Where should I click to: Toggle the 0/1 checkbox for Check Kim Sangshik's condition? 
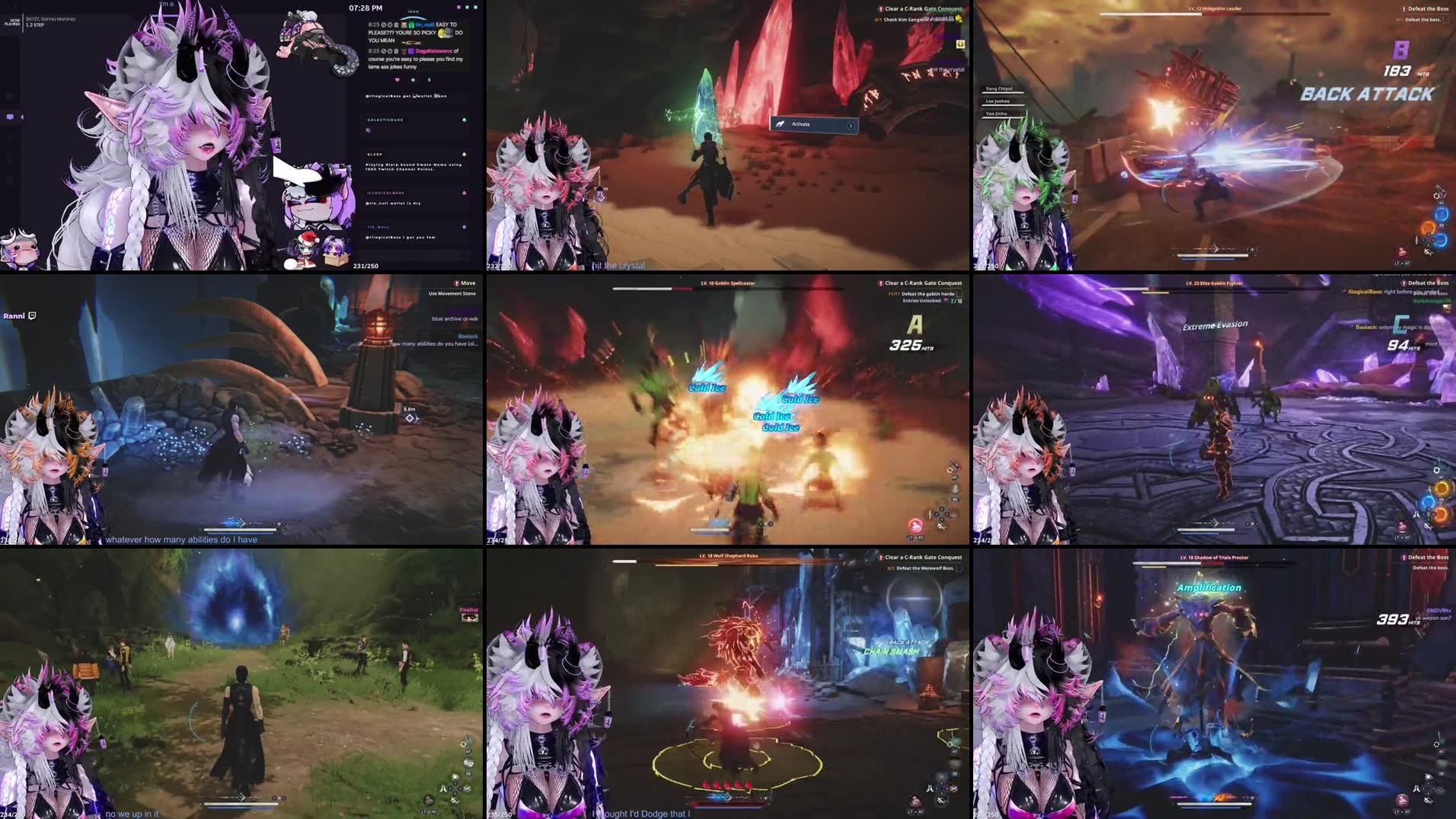(878, 20)
